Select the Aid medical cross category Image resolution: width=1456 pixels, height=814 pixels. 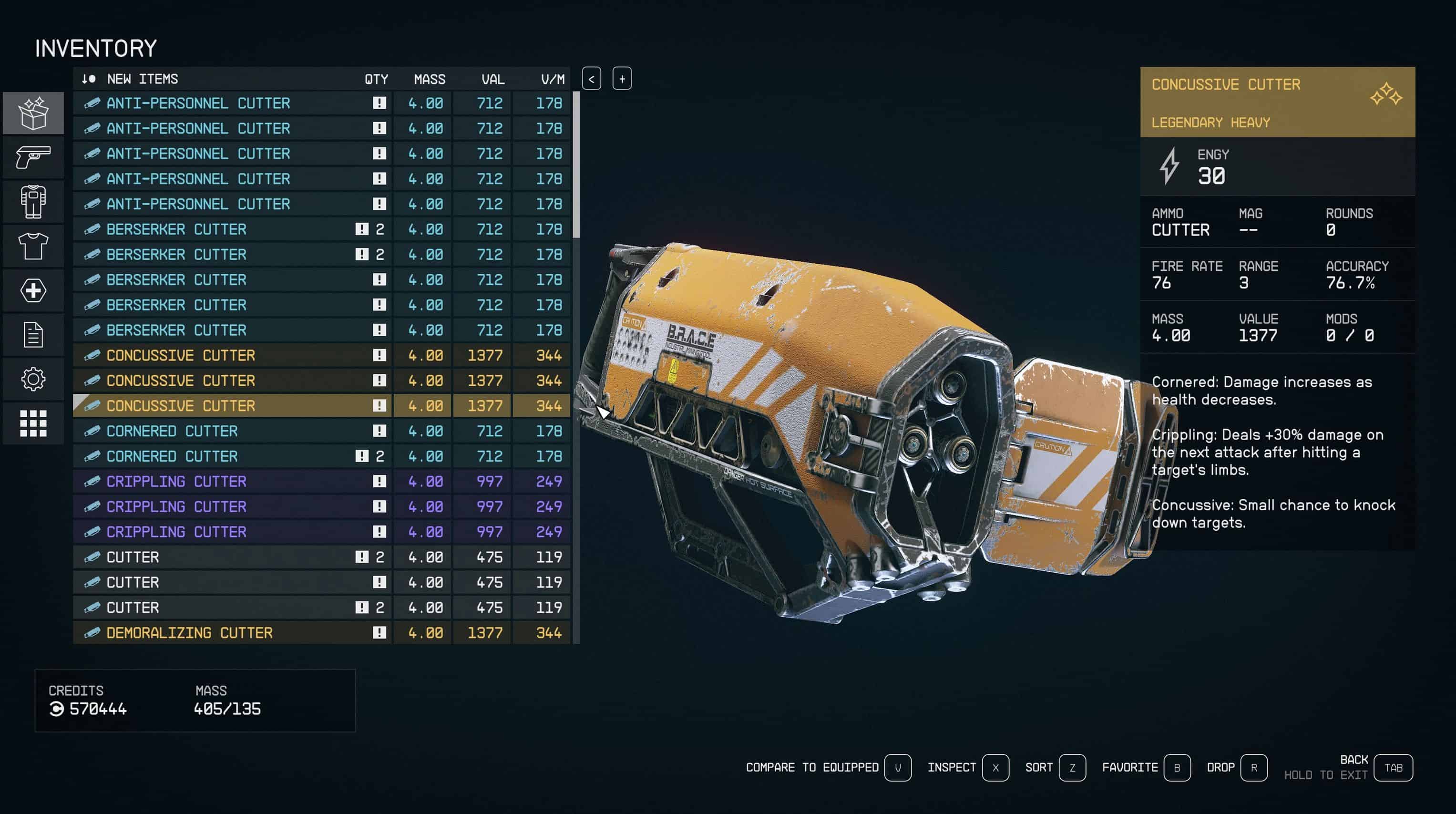point(33,290)
